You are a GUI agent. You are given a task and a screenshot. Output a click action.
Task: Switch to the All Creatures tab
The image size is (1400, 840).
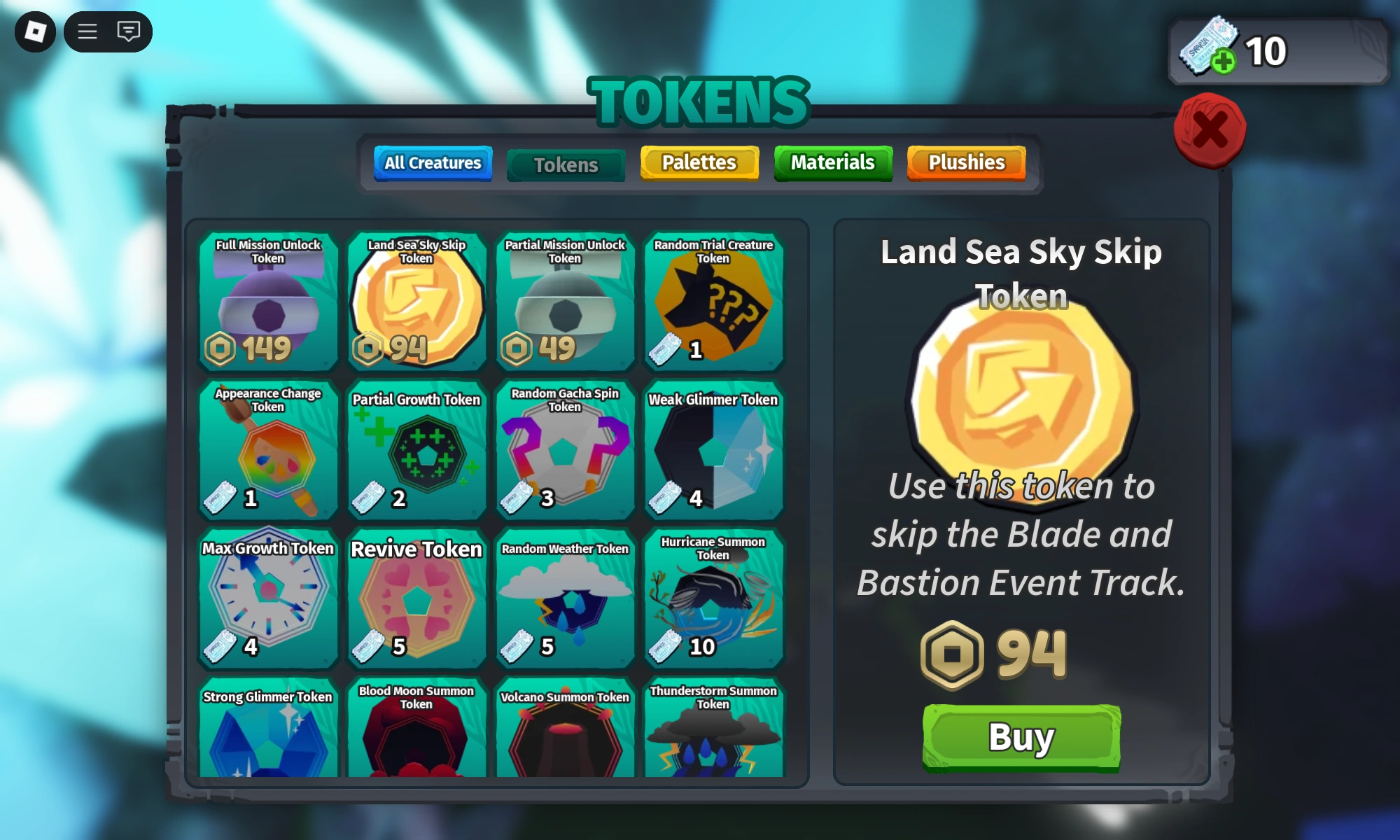tap(433, 163)
